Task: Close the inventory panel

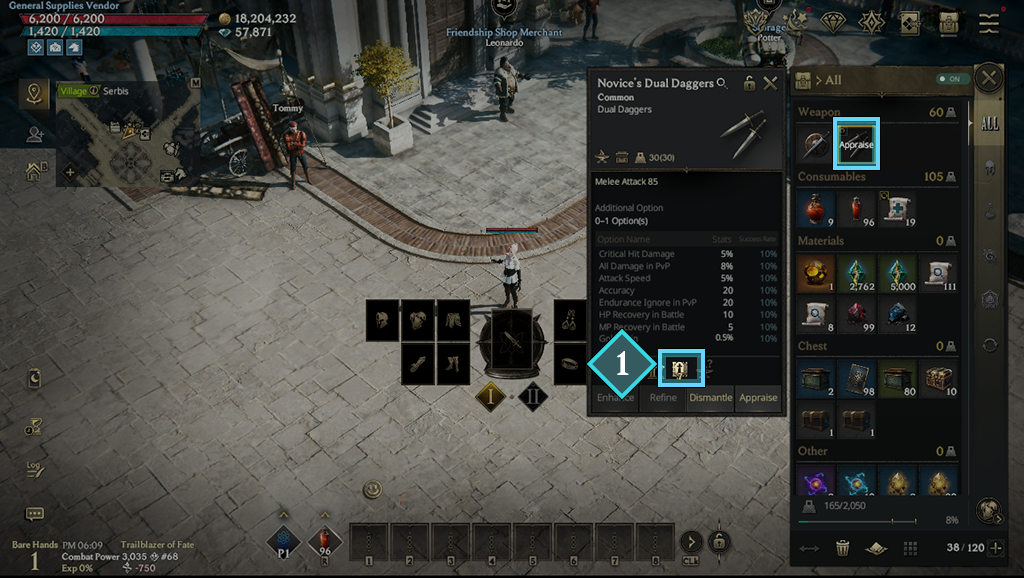Action: tap(989, 79)
